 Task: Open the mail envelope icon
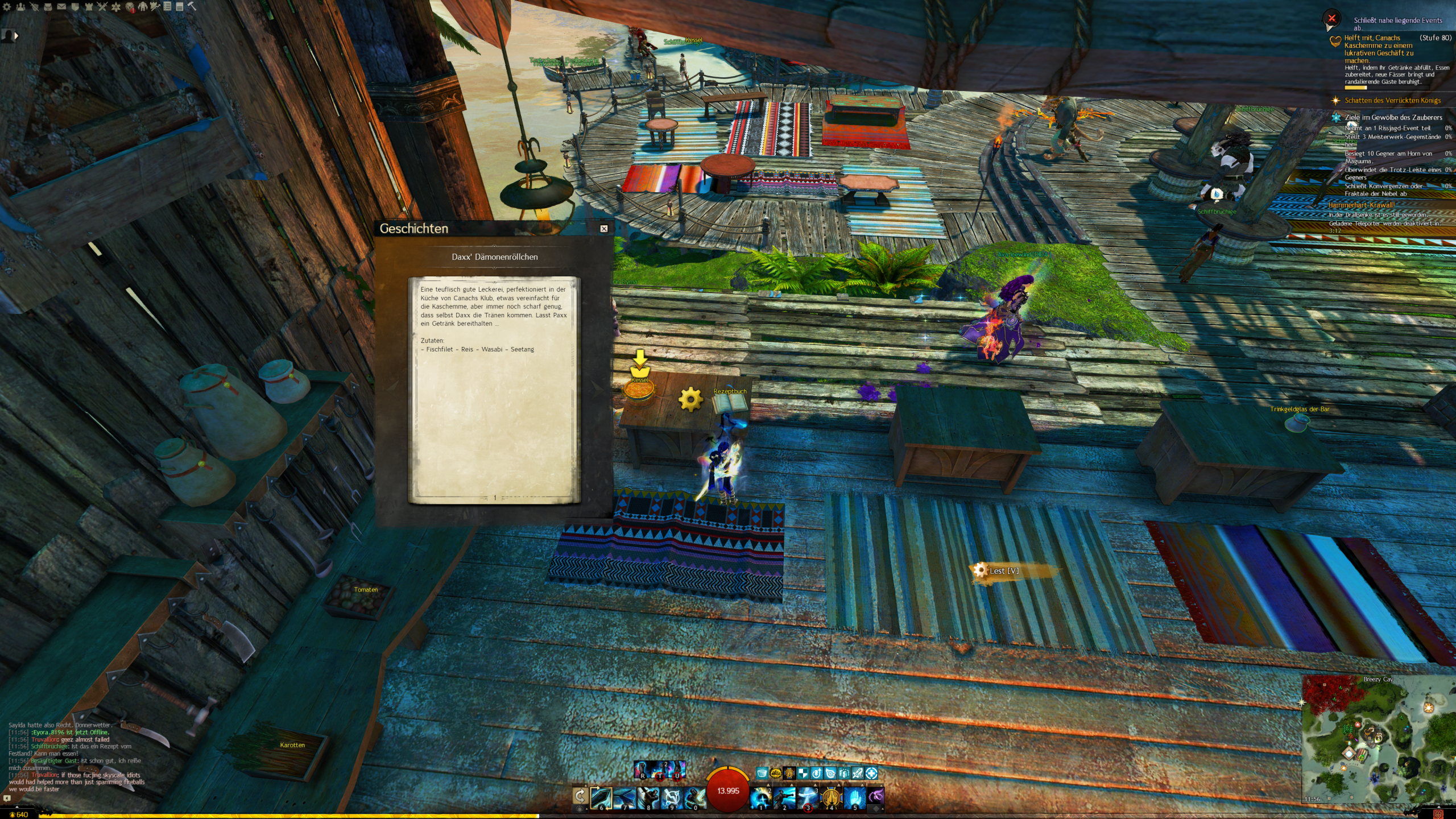coord(61,7)
